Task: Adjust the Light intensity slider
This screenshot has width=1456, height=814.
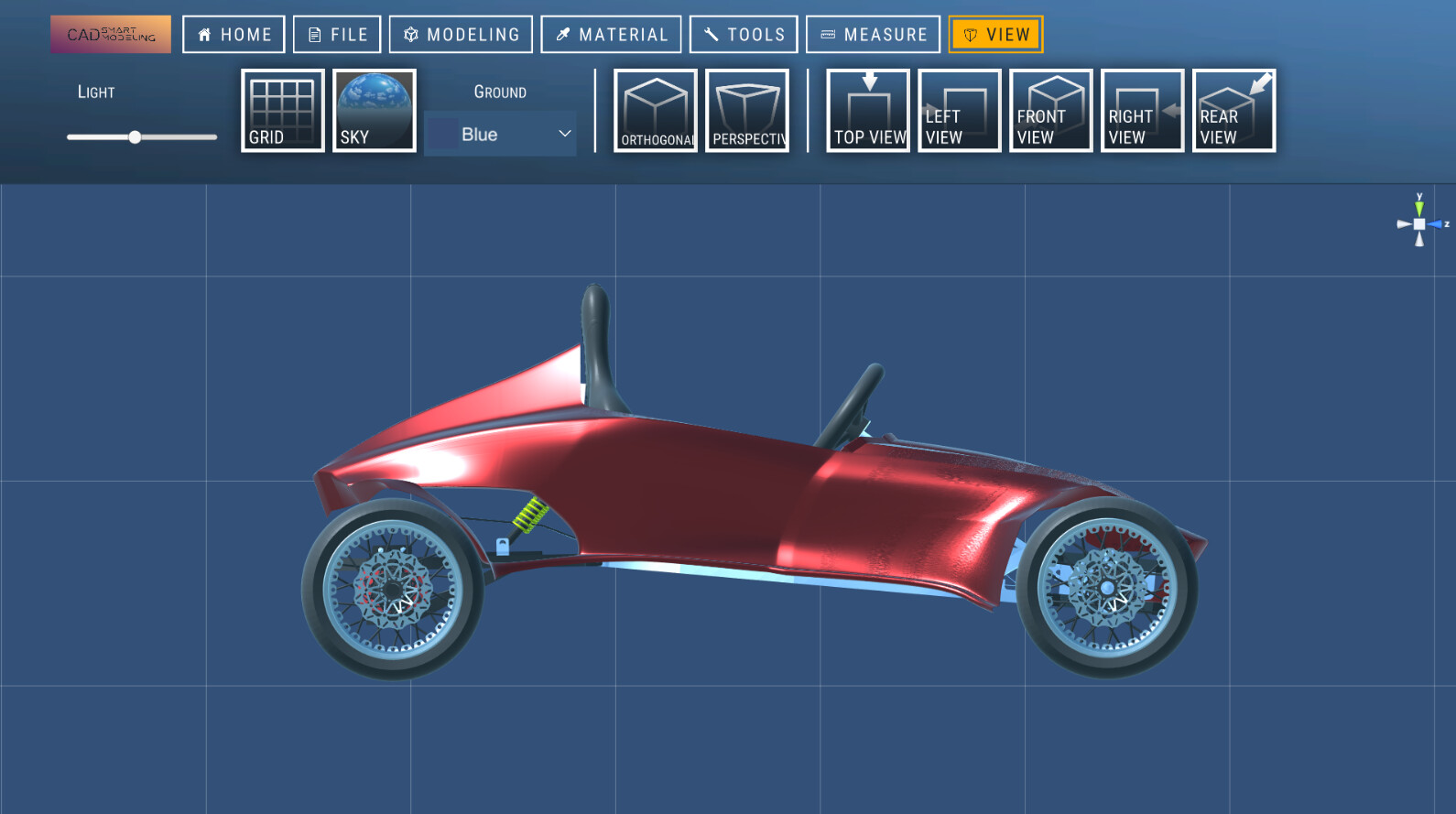Action: [137, 136]
